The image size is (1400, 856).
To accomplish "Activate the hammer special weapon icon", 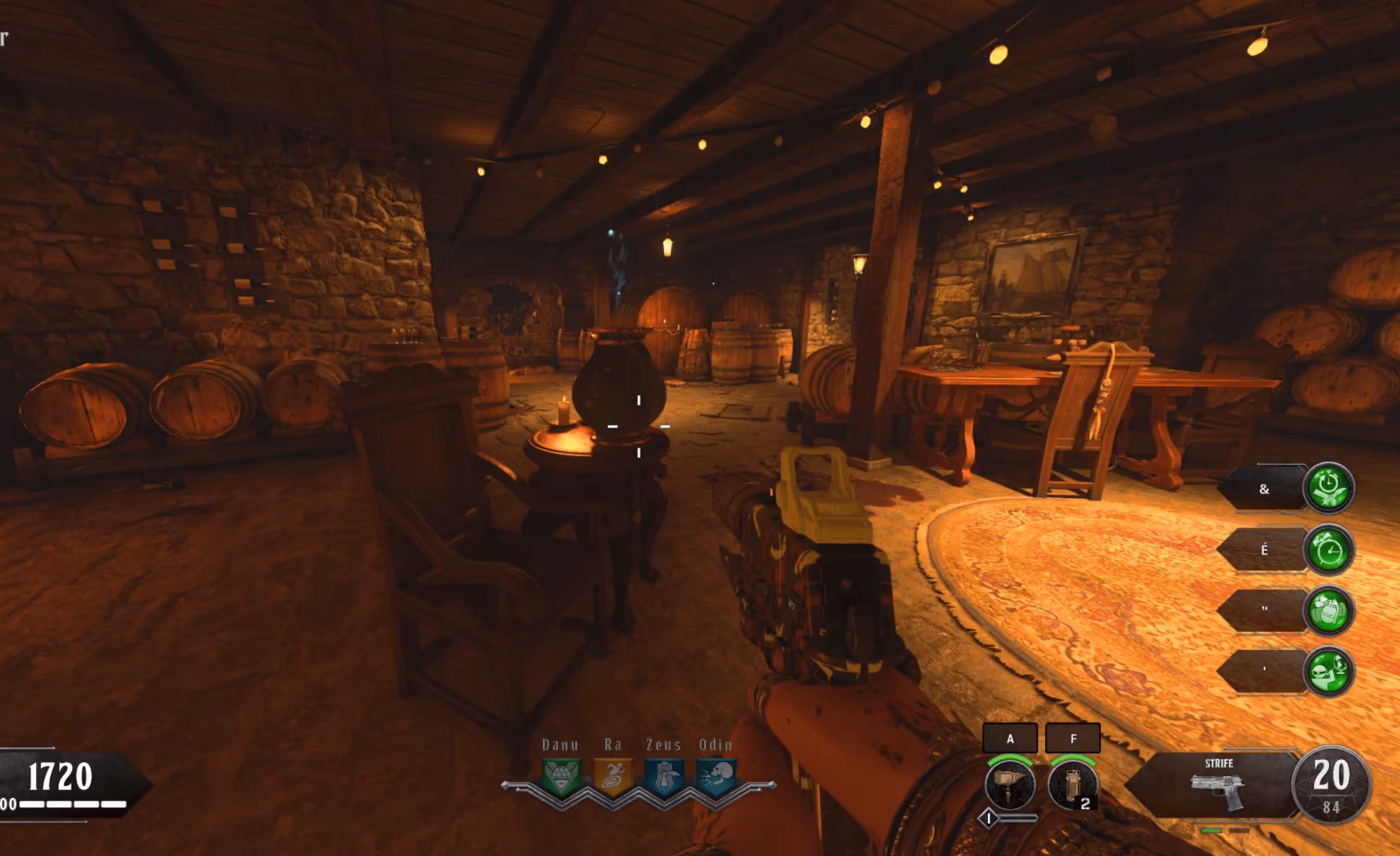I will tap(1010, 786).
